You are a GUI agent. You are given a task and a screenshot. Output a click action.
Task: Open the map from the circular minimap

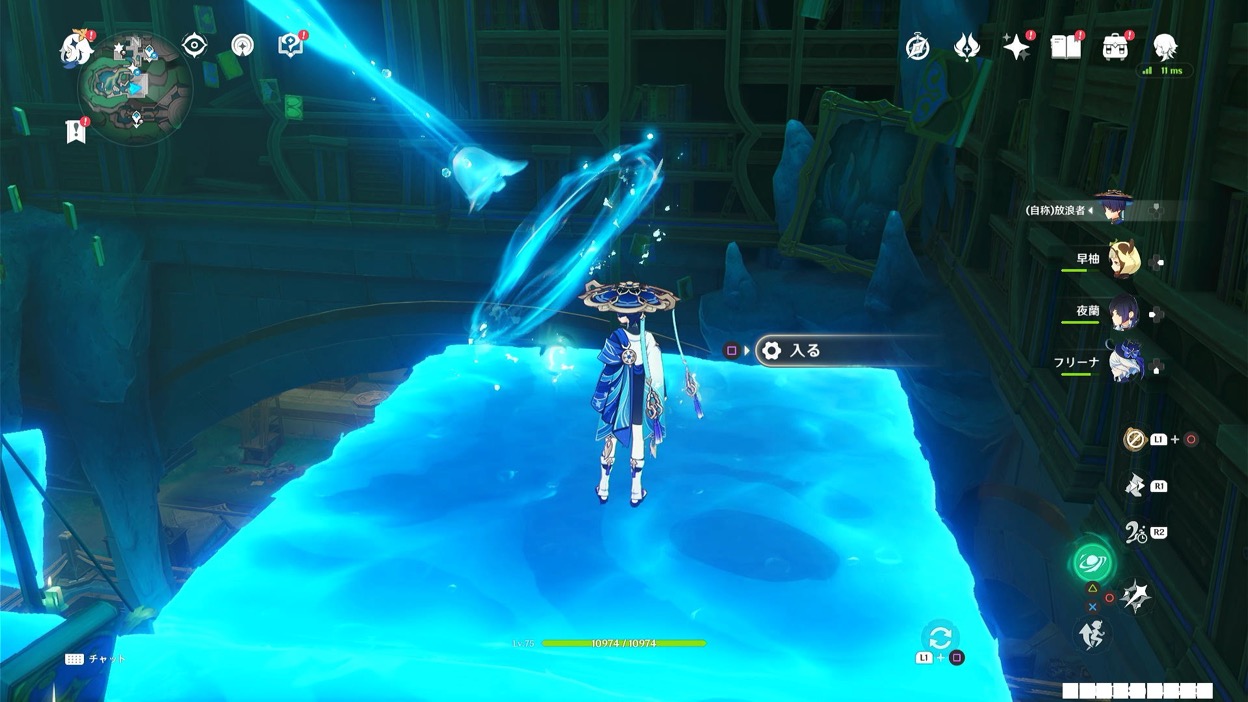click(x=135, y=86)
